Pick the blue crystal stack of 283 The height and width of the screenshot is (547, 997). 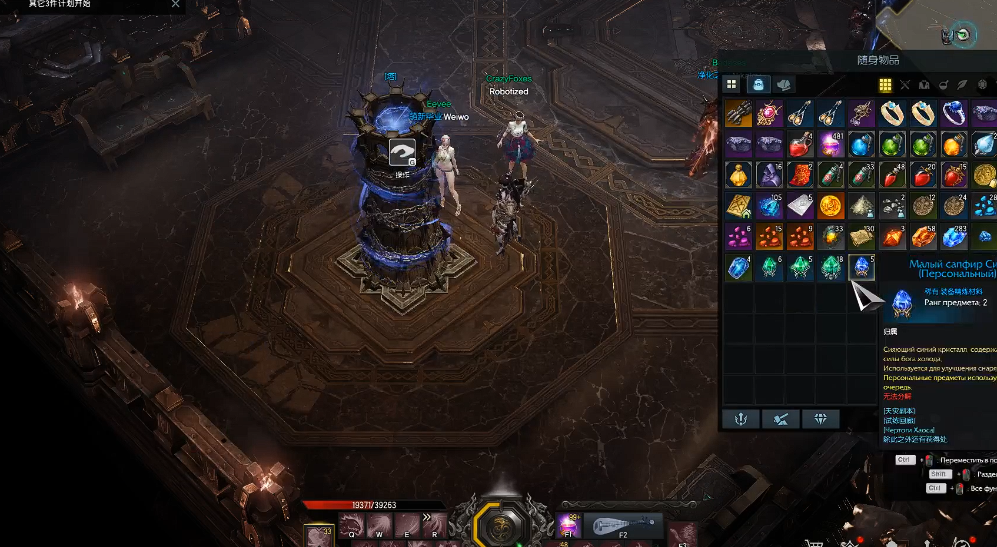coord(955,237)
